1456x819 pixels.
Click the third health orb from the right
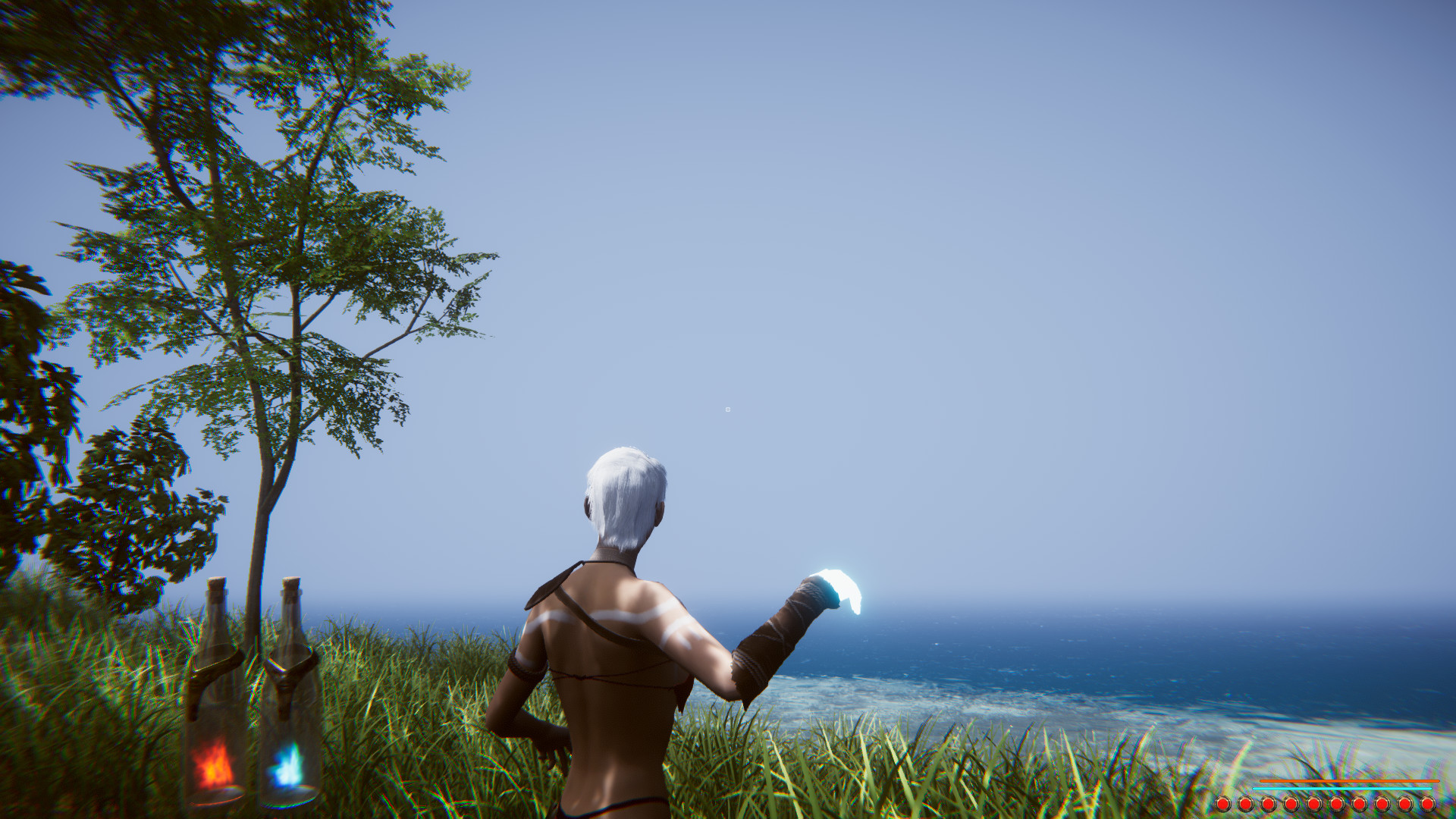[x=1381, y=803]
